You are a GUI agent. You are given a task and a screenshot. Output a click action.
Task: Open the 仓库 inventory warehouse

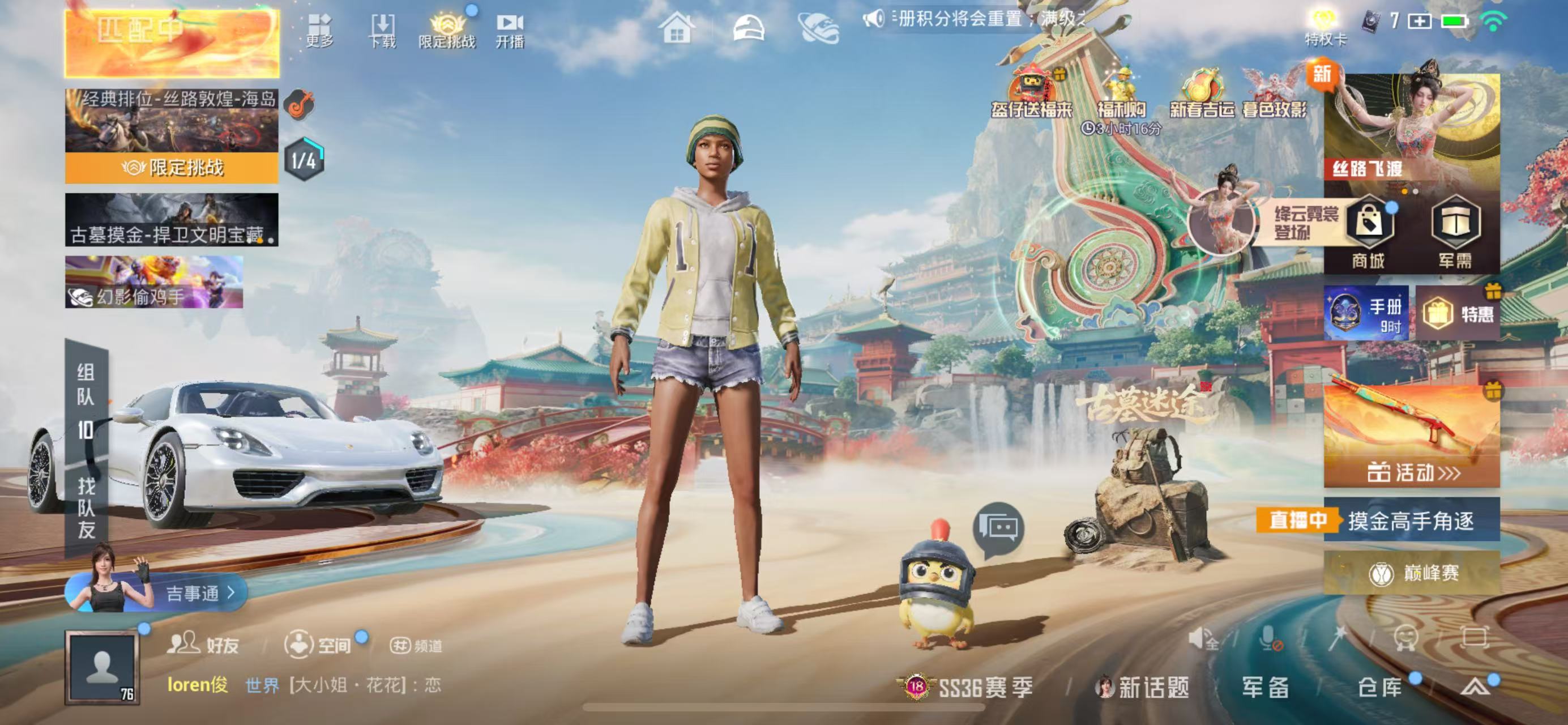coord(1381,687)
